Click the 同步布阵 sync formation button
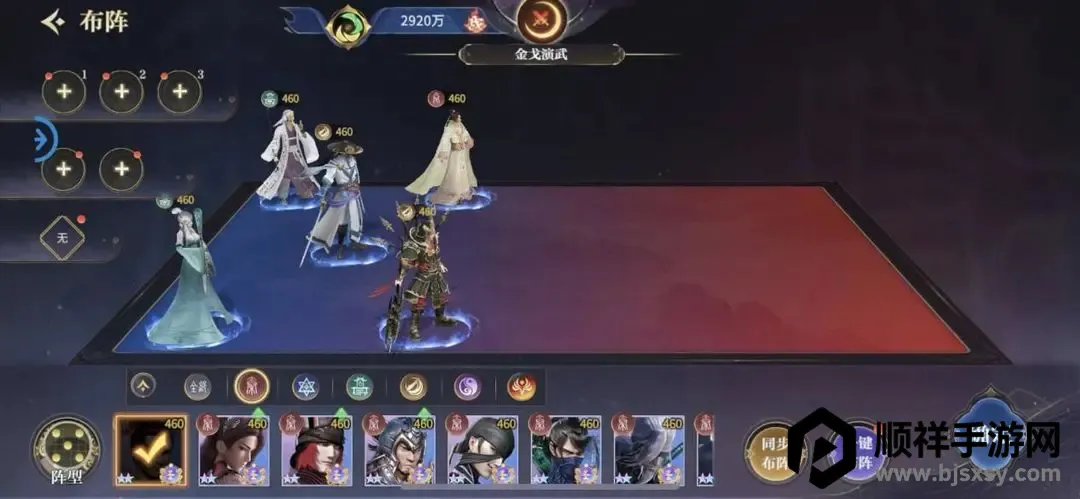1080x499 pixels. click(770, 450)
